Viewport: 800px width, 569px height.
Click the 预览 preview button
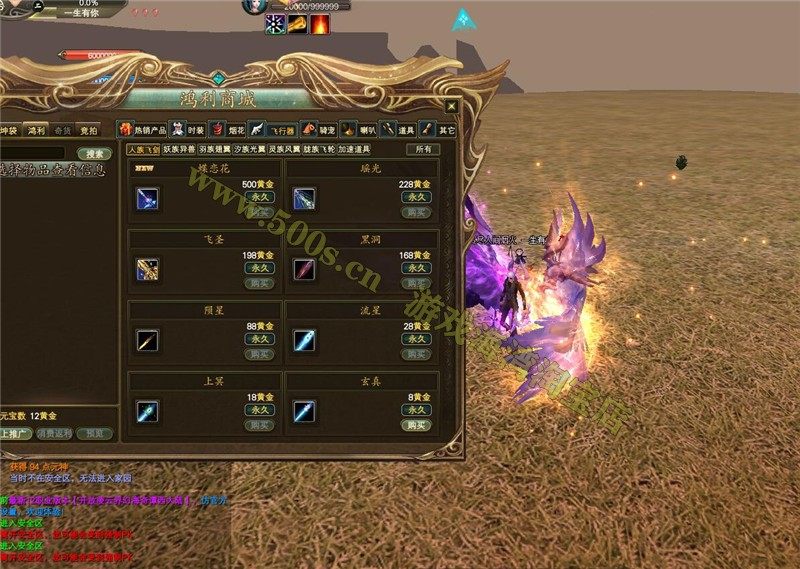point(94,434)
